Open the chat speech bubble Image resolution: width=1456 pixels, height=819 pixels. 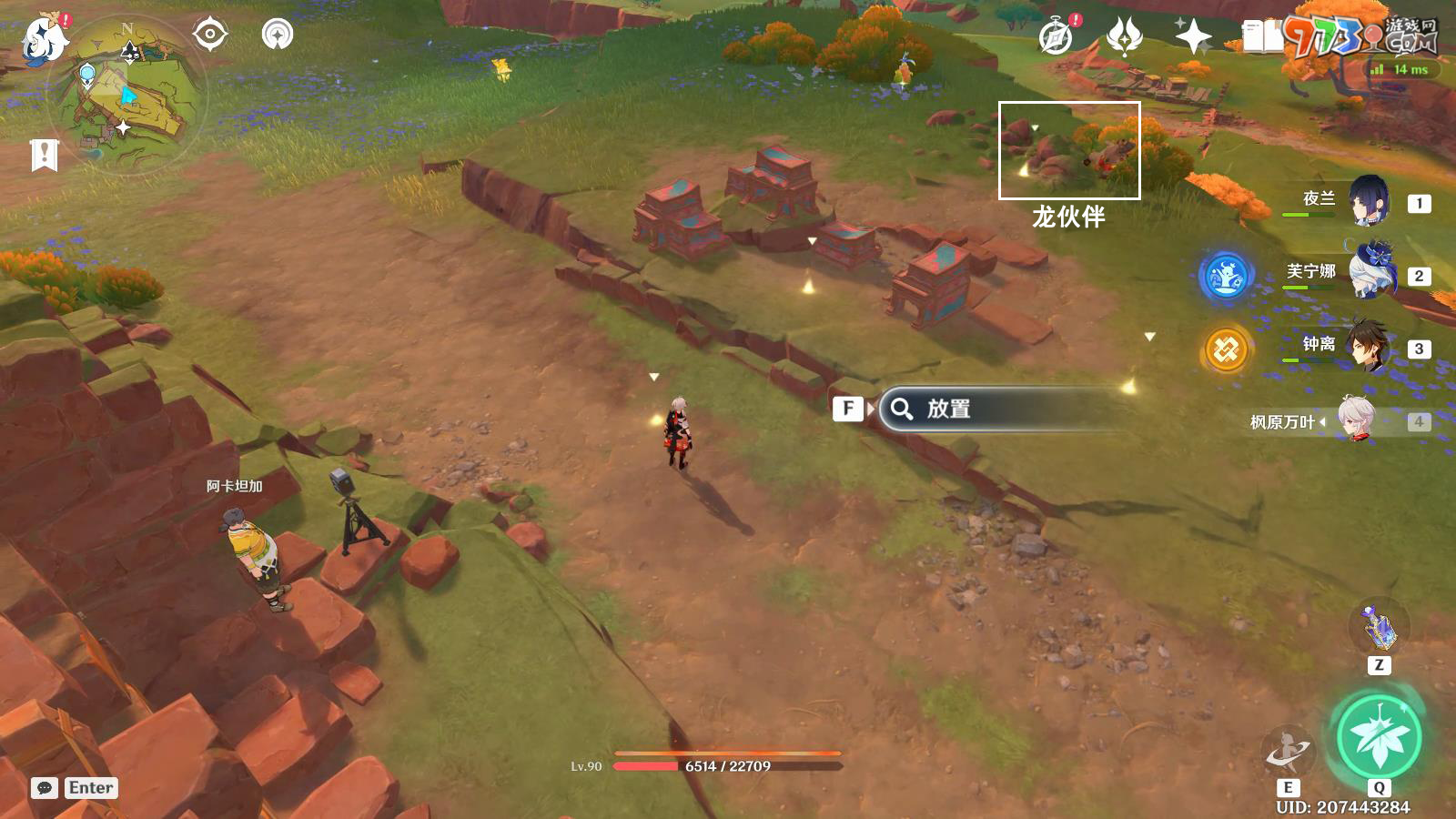[x=44, y=788]
